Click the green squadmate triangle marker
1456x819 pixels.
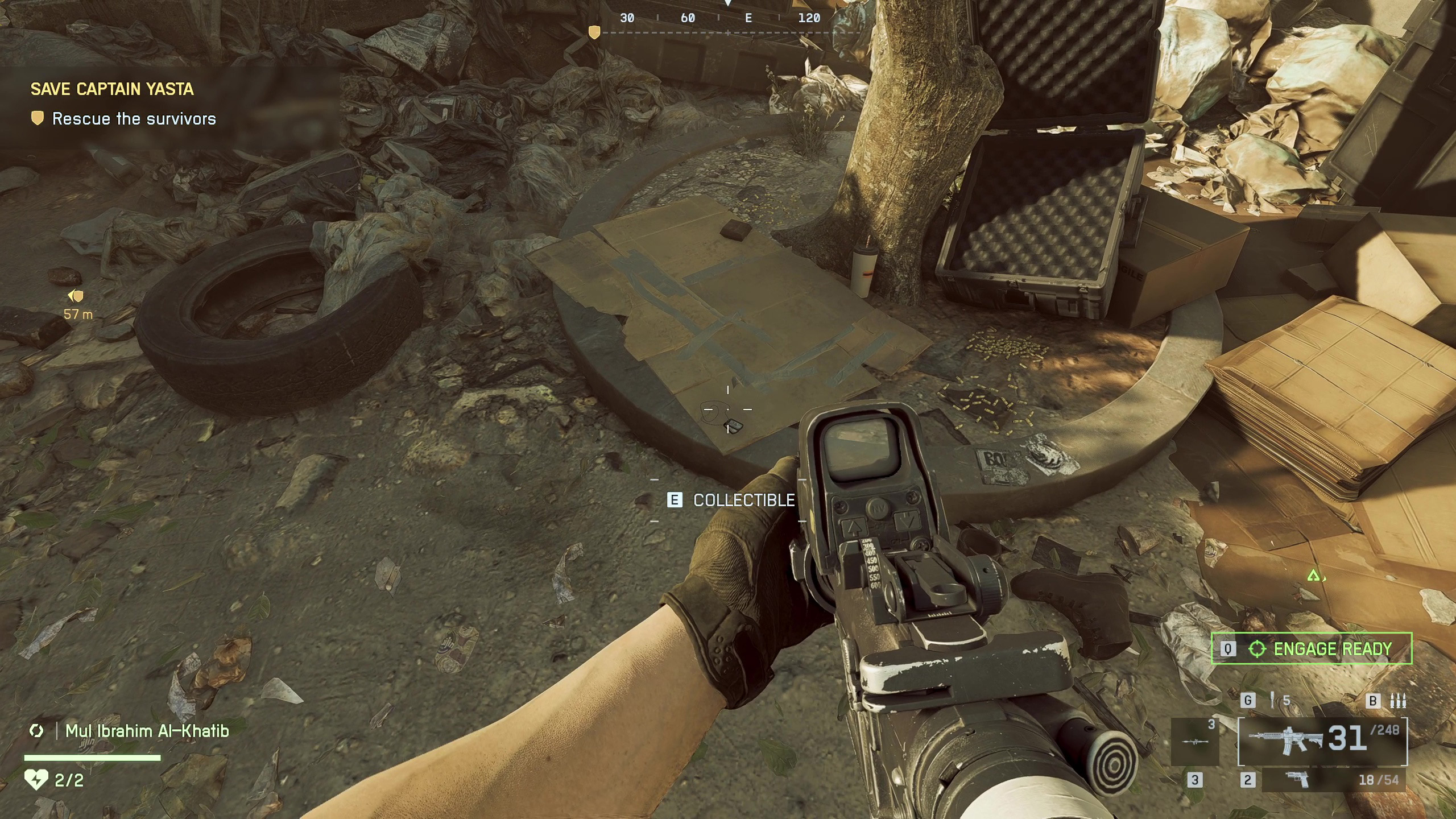point(1313,576)
